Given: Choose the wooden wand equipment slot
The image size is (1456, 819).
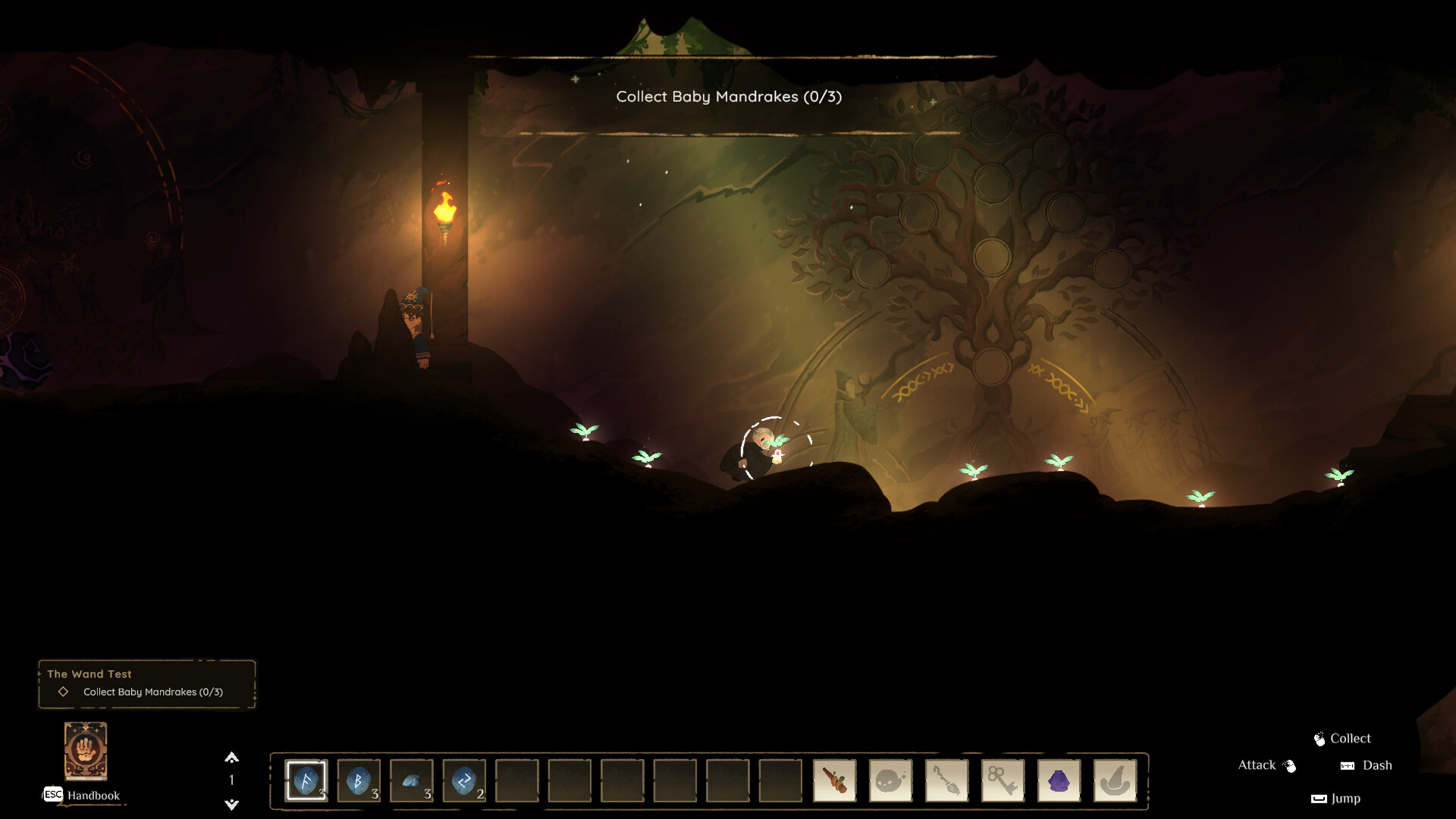Looking at the screenshot, I should click(834, 780).
